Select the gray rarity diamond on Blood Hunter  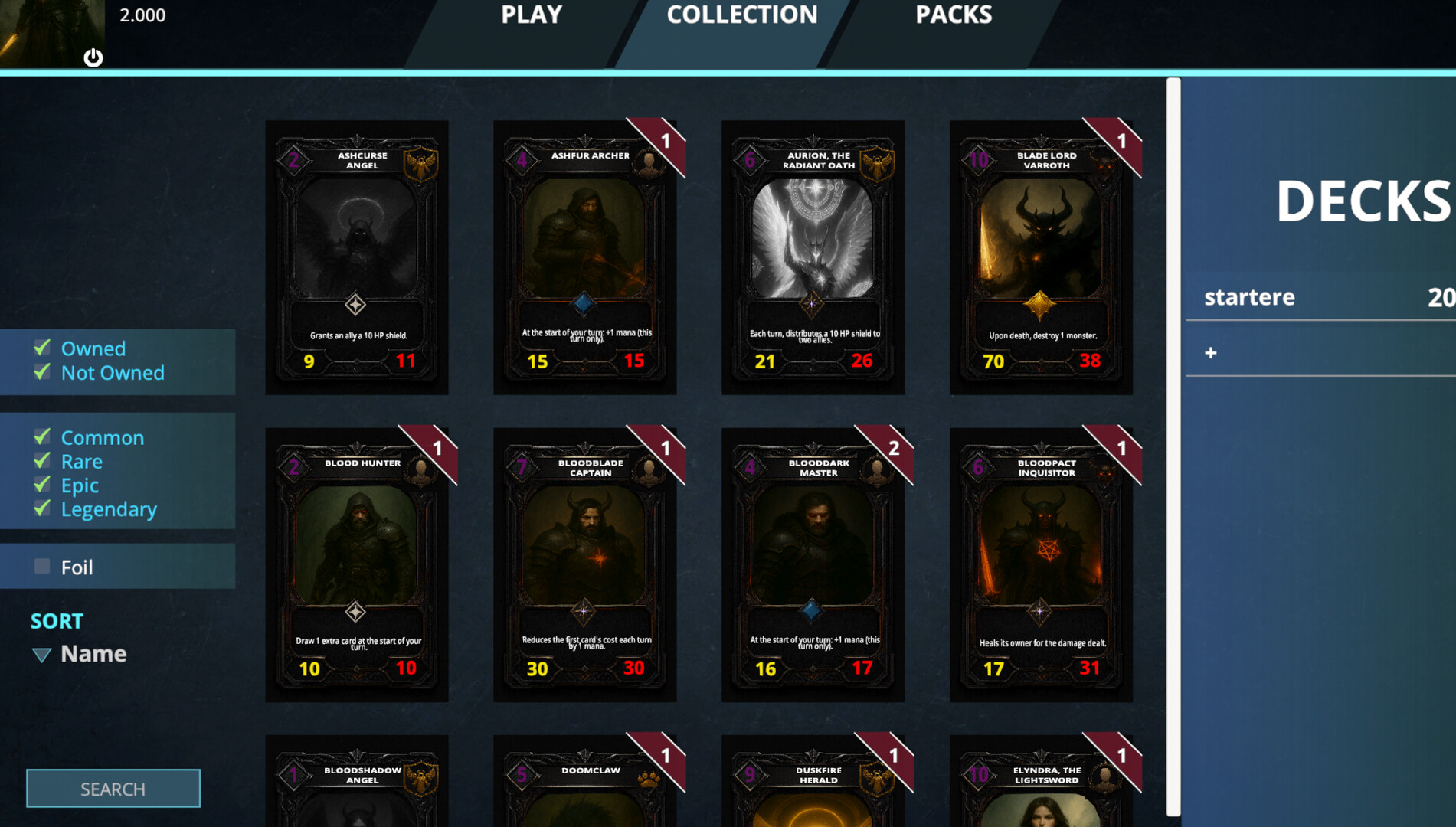click(357, 610)
